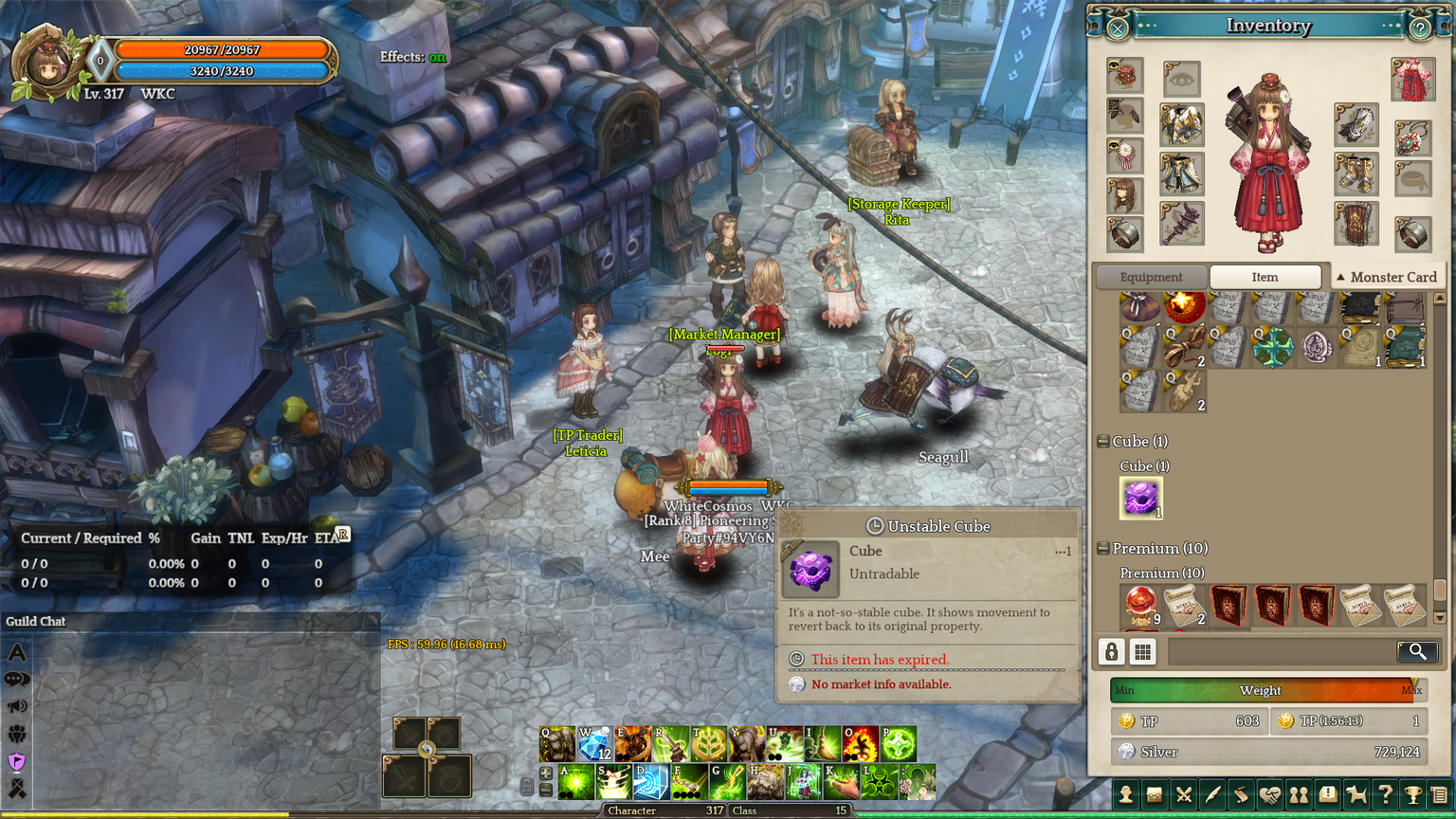Select the Unstable Cube in inventory
1456x819 pixels.
click(1140, 498)
